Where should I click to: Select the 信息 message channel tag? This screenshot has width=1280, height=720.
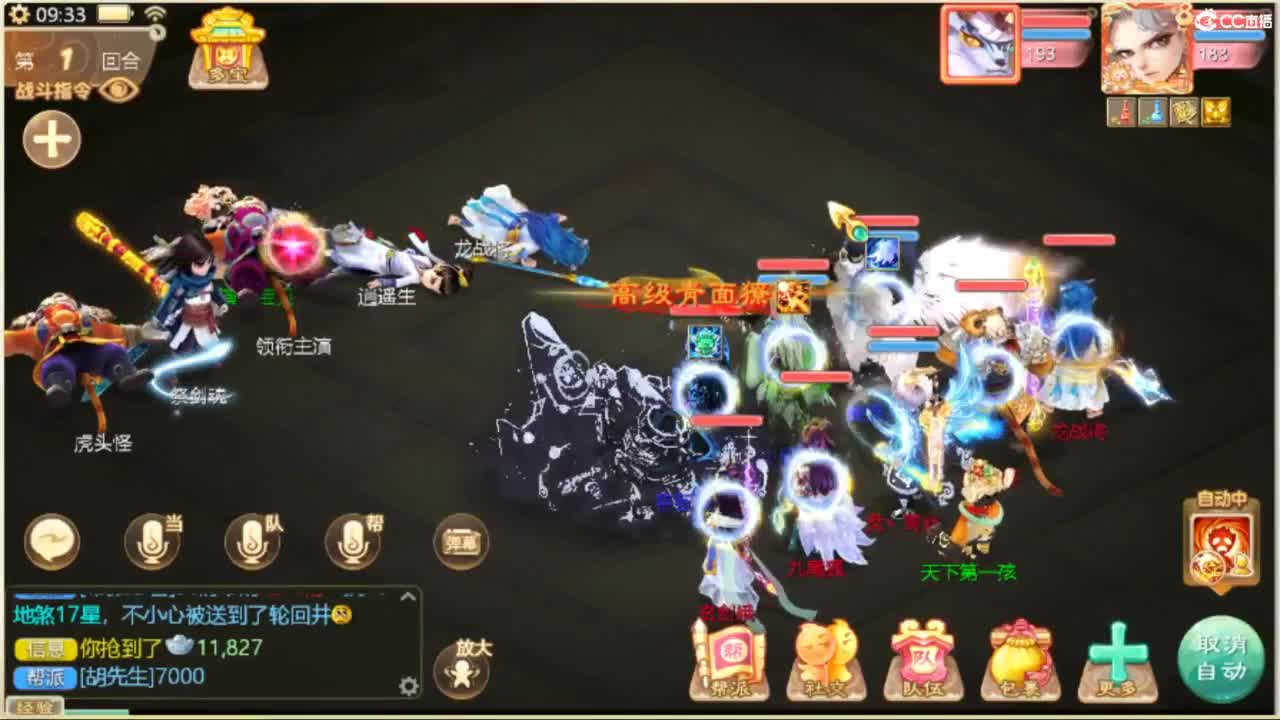coord(43,647)
